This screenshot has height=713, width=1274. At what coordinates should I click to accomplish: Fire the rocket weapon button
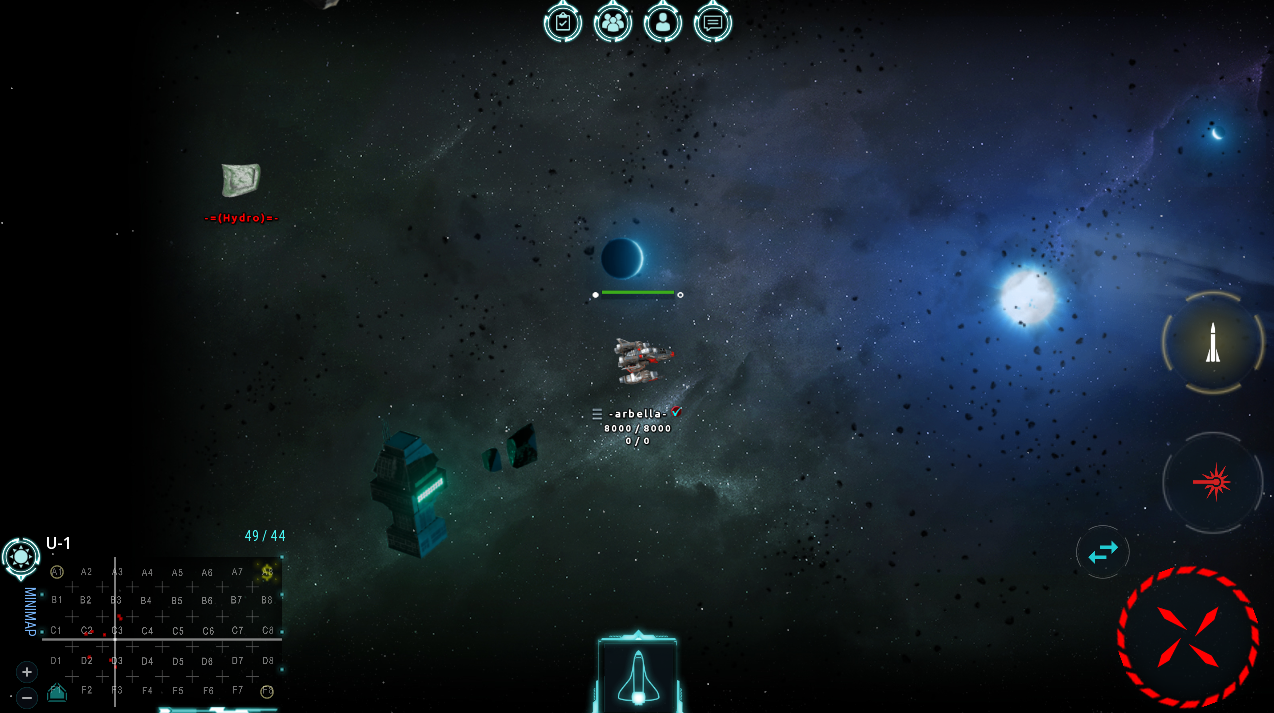(1213, 343)
